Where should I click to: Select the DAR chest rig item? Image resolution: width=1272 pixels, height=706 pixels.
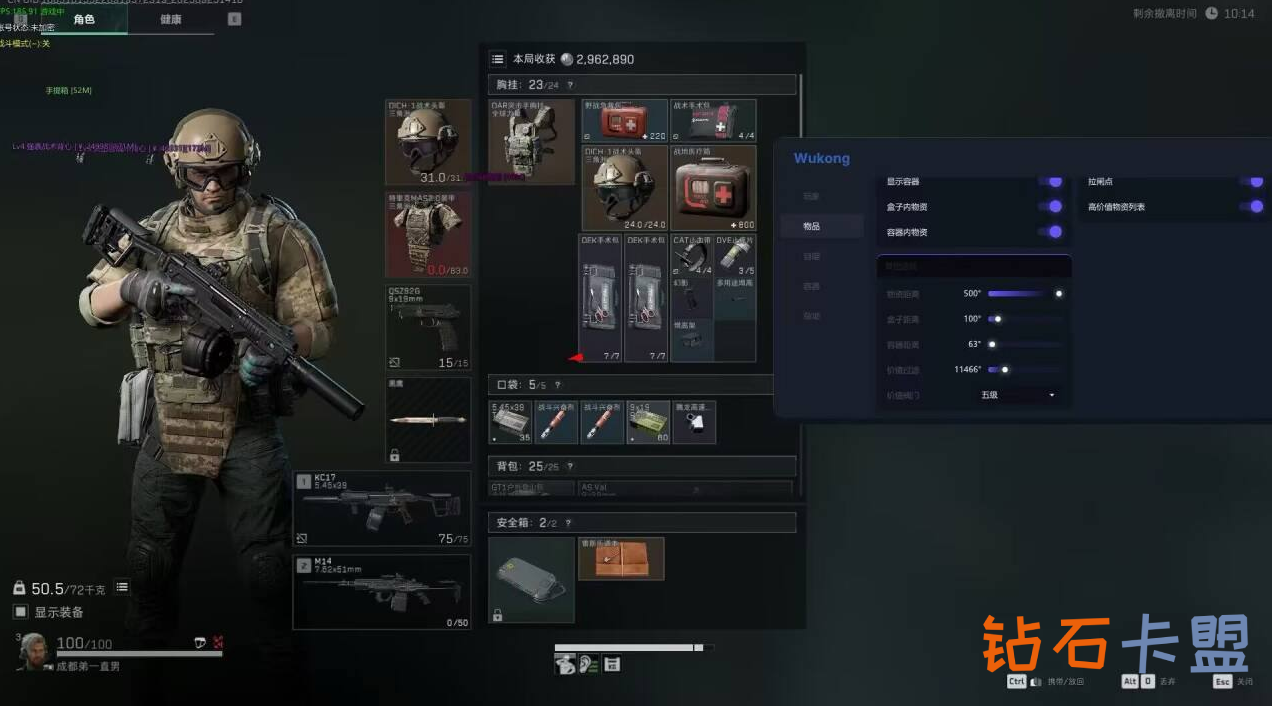532,141
